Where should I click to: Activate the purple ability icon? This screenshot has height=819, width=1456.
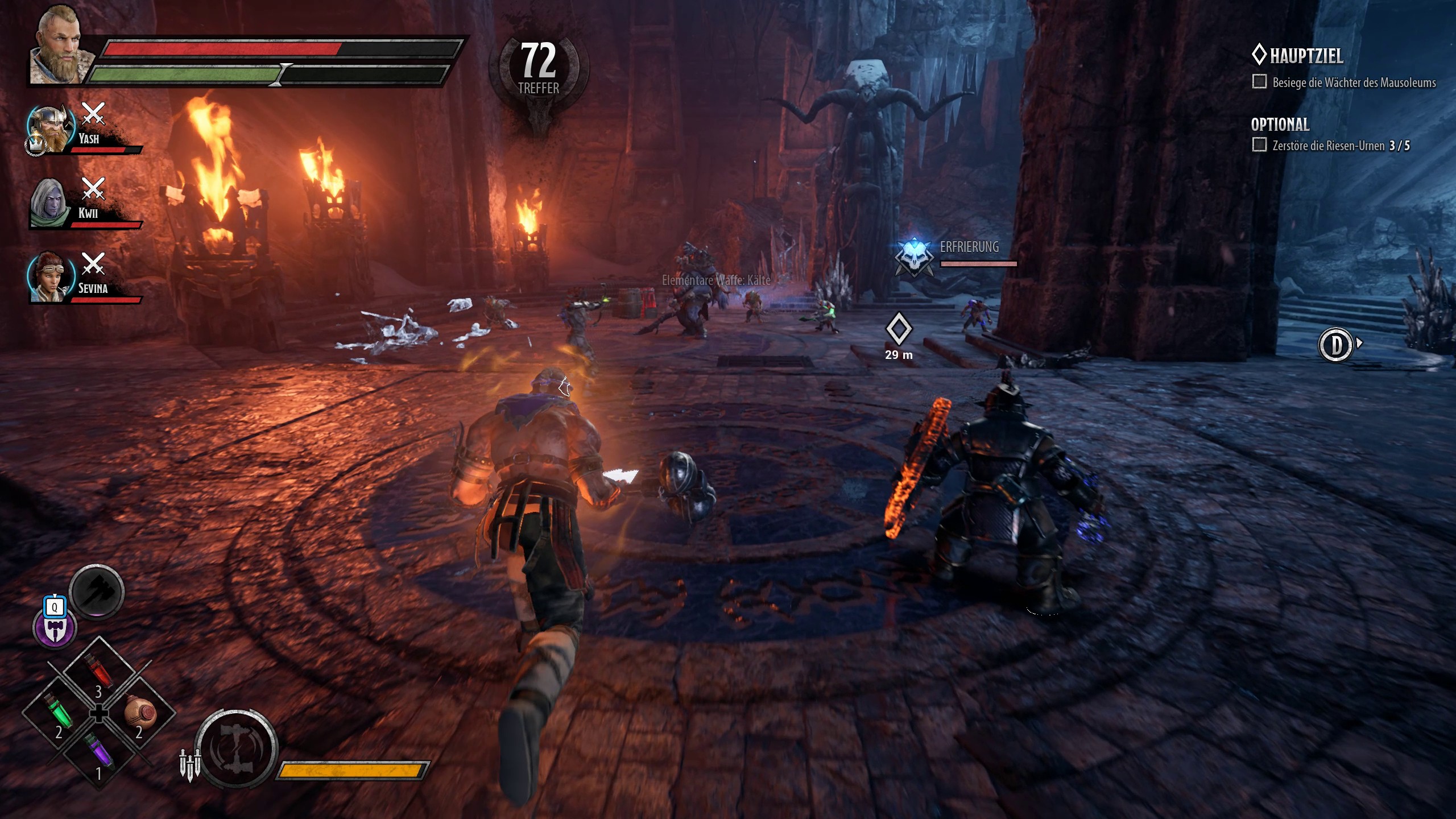coord(55,628)
